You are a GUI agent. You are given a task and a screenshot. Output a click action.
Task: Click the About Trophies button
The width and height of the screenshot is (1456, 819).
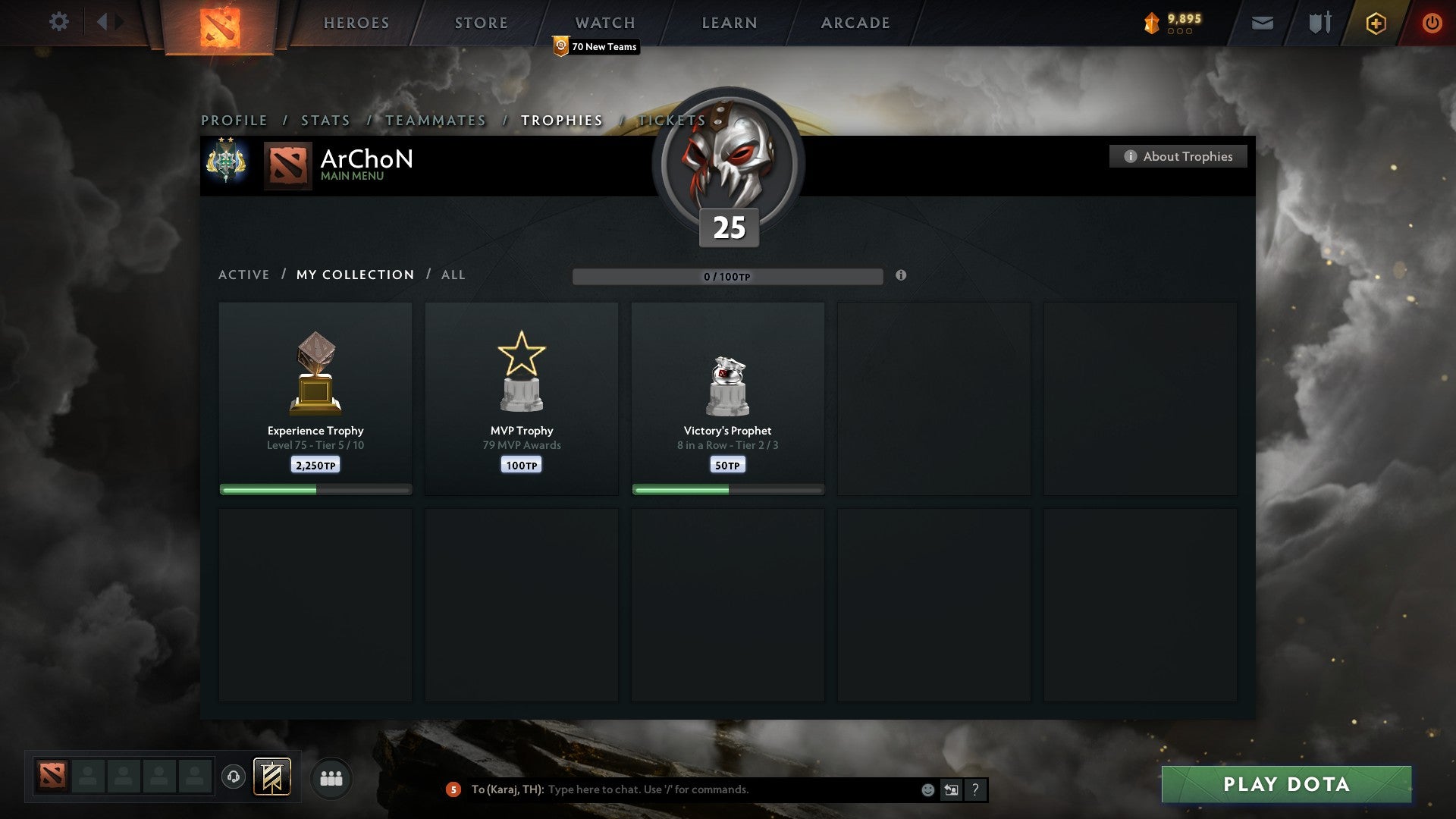pyautogui.click(x=1178, y=156)
